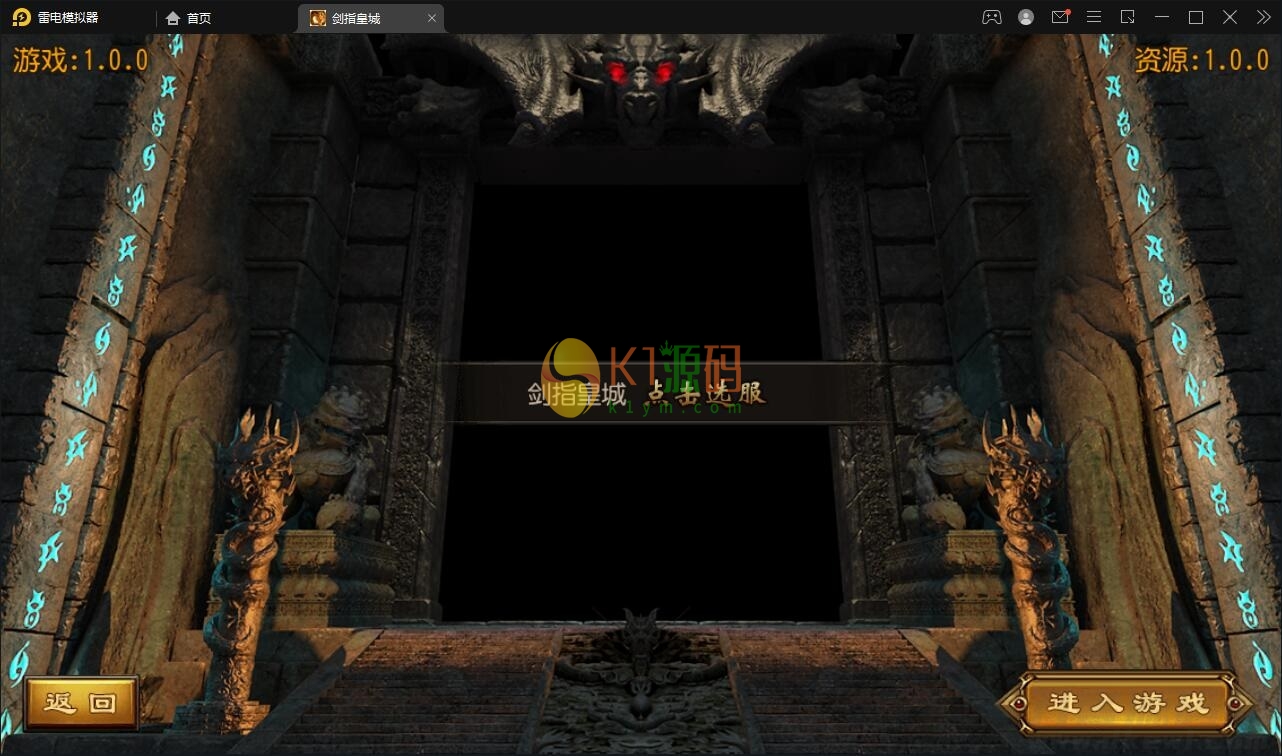Open the emulator hamburger menu
The image size is (1282, 756).
point(1094,17)
